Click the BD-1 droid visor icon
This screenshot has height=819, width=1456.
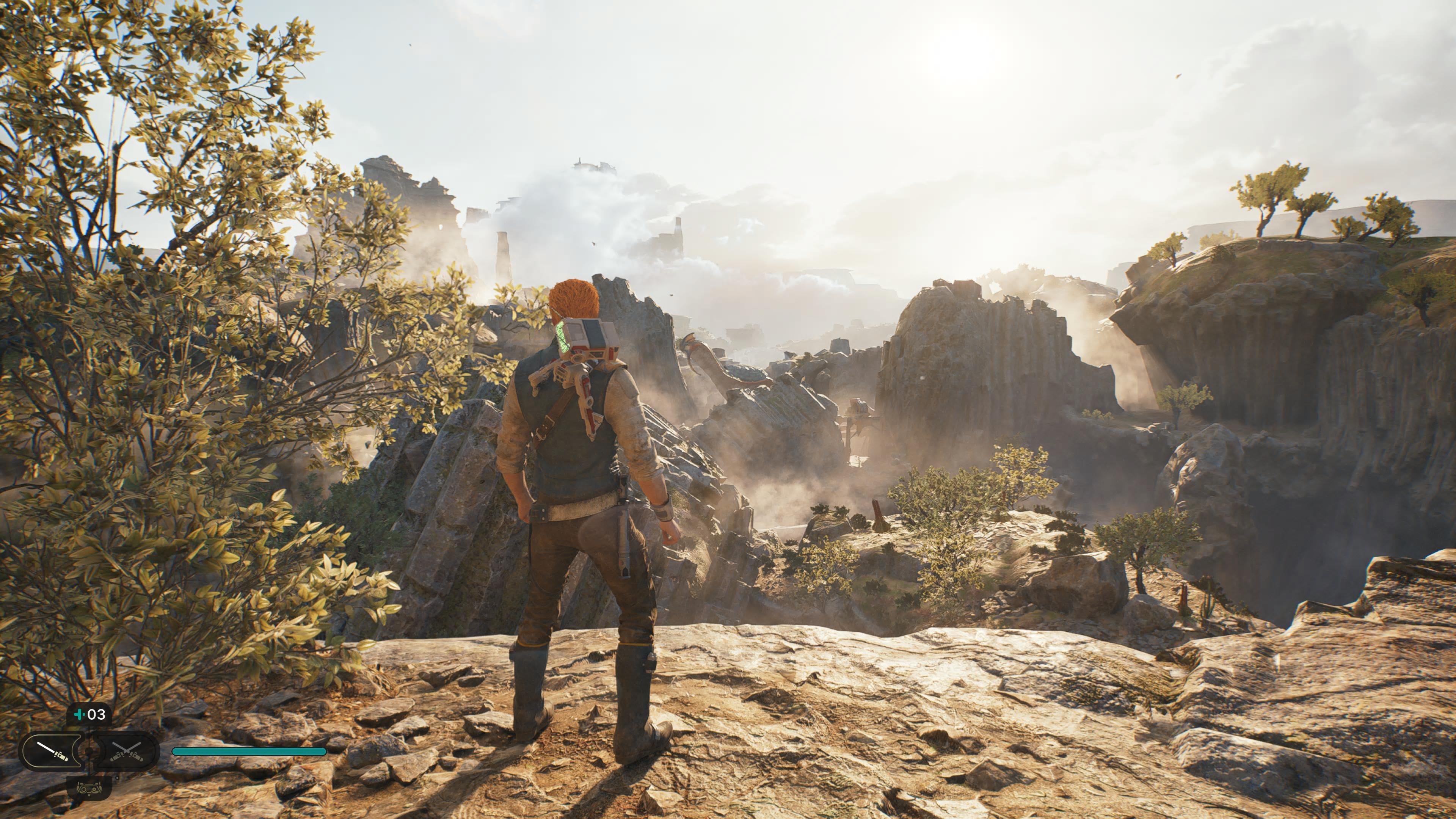click(x=89, y=786)
